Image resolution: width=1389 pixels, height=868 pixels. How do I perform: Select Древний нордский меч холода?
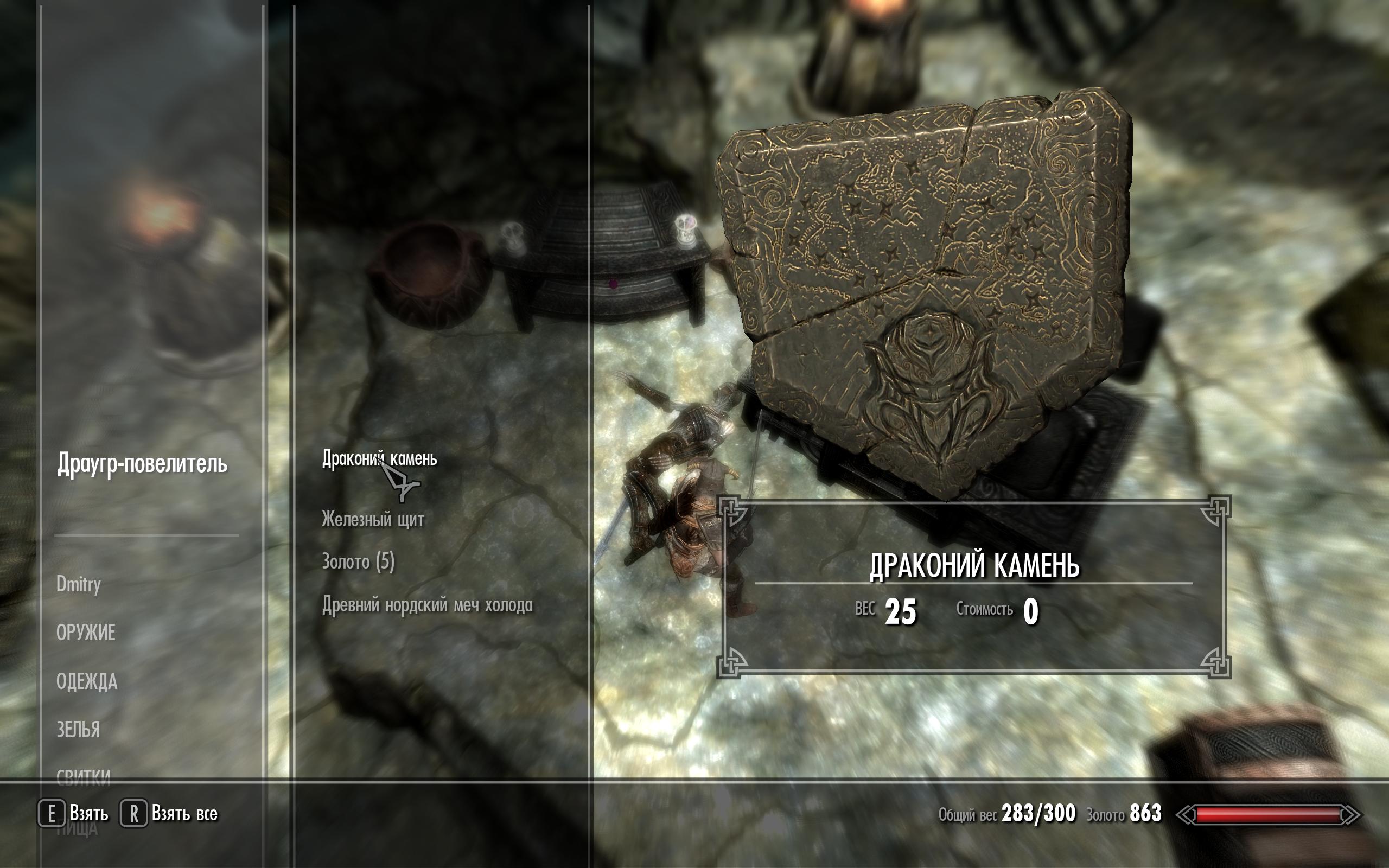point(427,604)
